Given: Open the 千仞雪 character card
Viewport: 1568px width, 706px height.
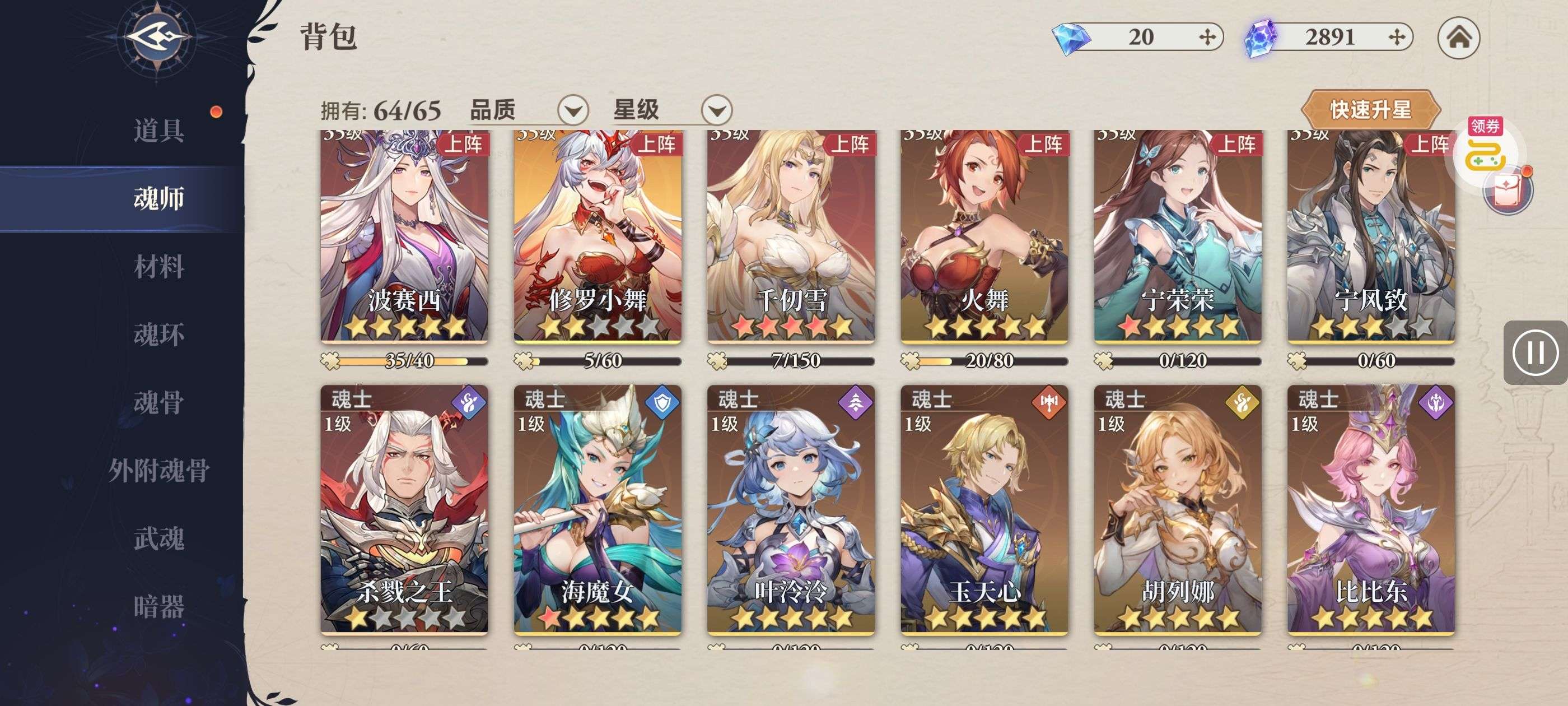Looking at the screenshot, I should click(791, 238).
